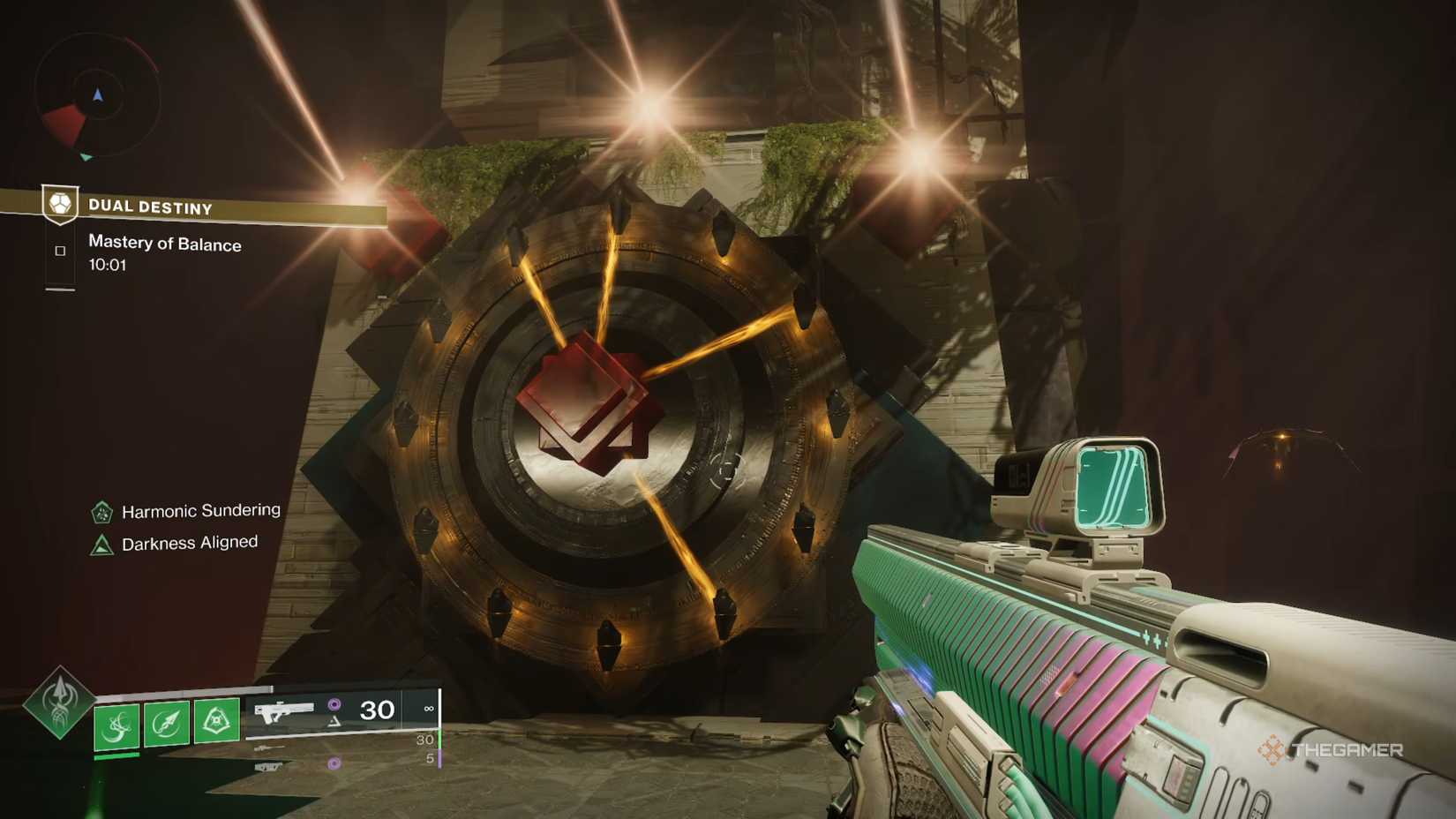Toggle the stowed heavy weapon slot
The width and height of the screenshot is (1456, 819).
click(x=268, y=767)
